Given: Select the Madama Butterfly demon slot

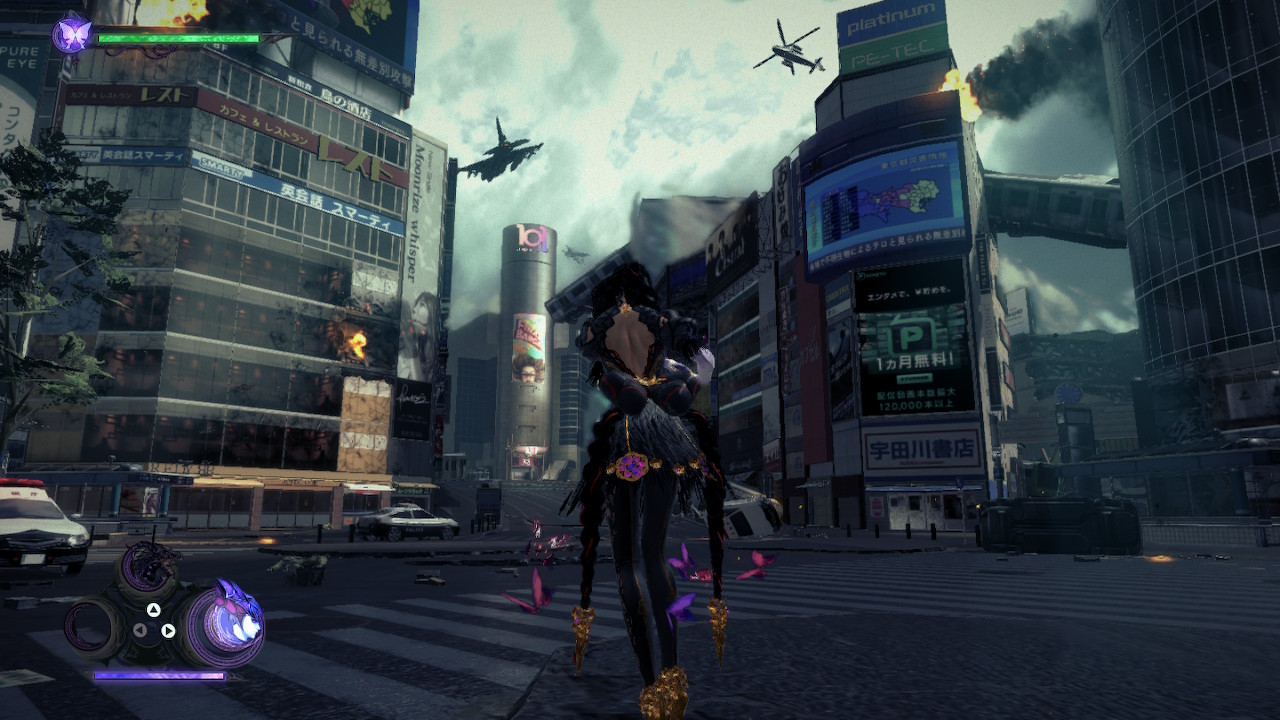Looking at the screenshot, I should [221, 625].
